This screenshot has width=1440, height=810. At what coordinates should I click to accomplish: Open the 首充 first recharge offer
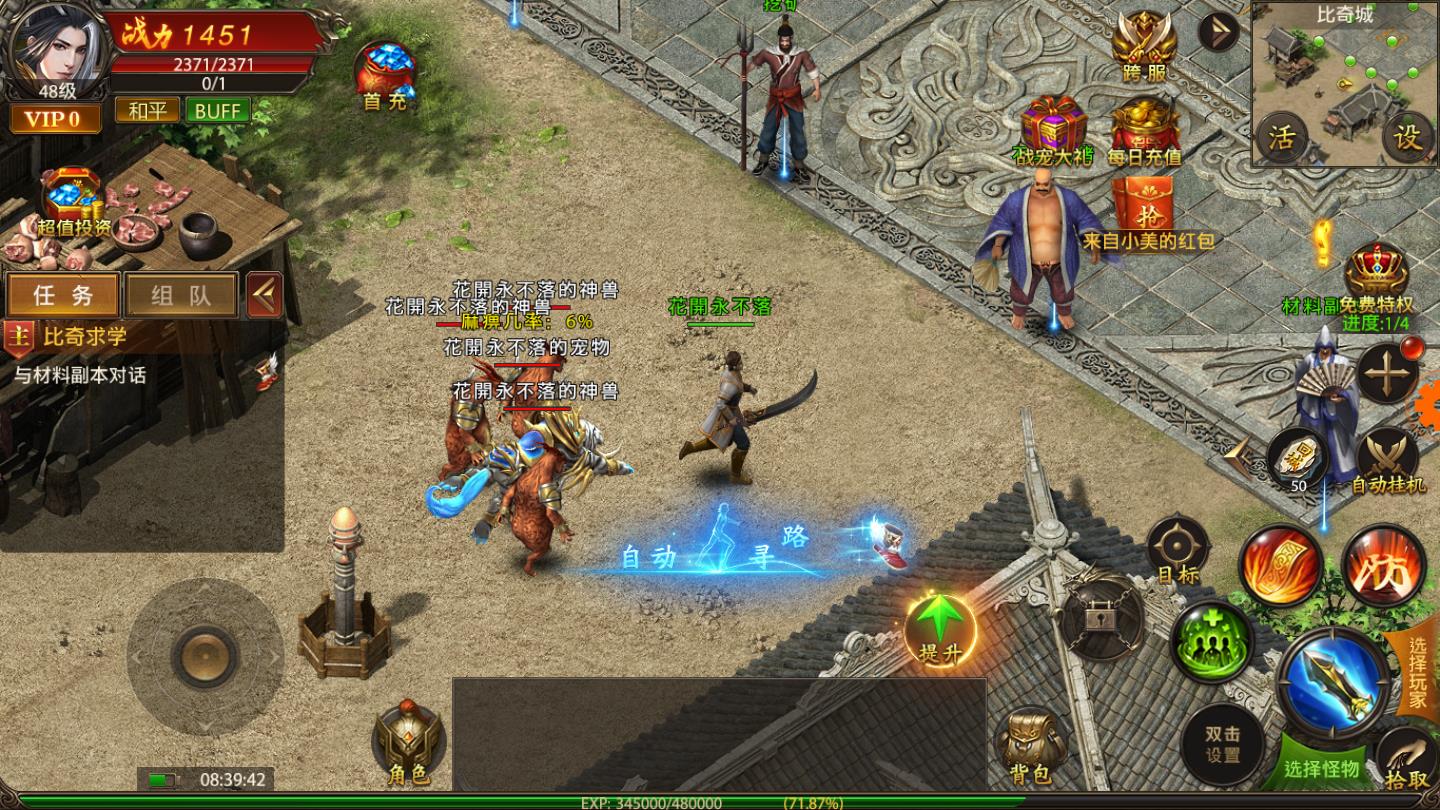coord(385,73)
